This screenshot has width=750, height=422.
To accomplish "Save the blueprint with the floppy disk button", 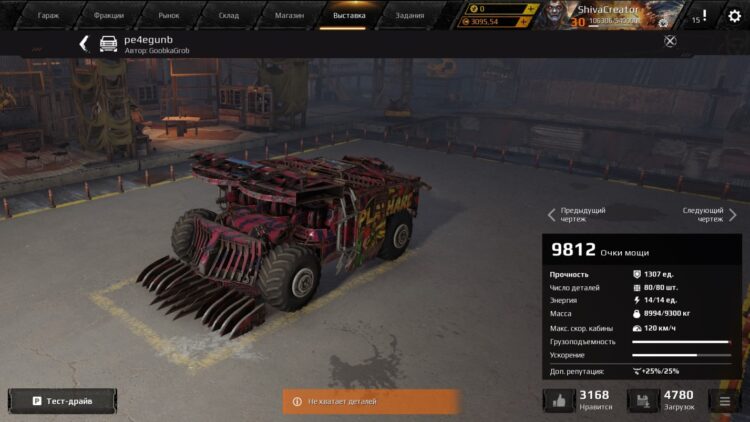I will pyautogui.click(x=644, y=401).
